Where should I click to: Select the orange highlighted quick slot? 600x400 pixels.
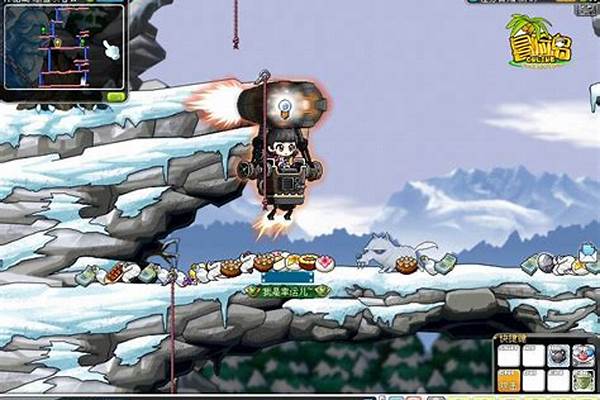508,381
